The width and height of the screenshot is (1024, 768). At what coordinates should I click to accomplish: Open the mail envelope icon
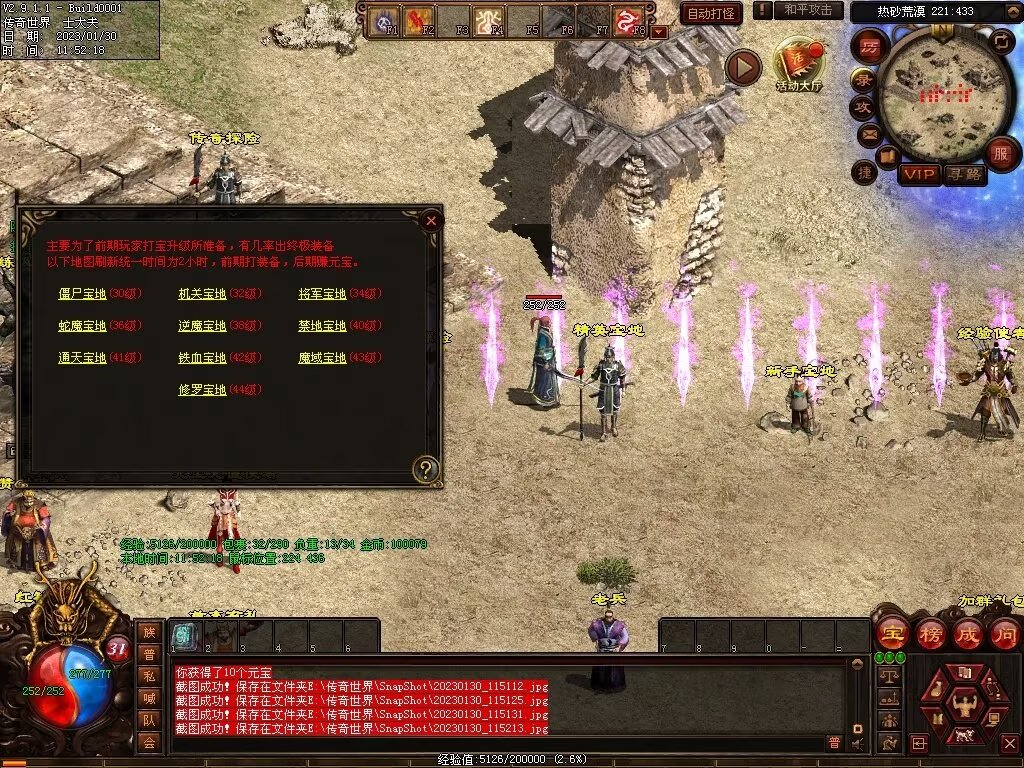pos(867,133)
